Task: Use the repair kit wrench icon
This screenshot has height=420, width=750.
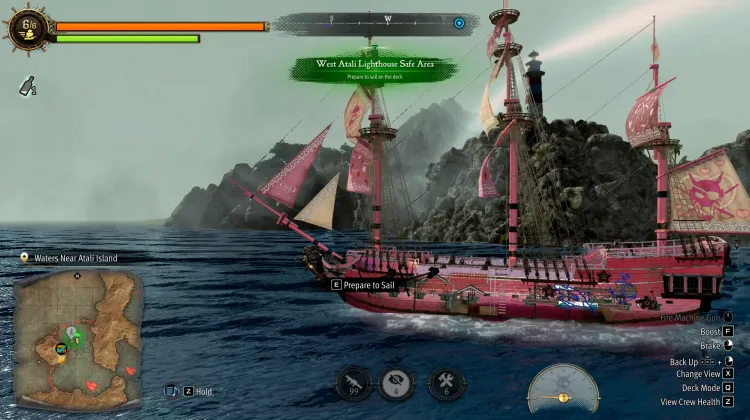Action: pyautogui.click(x=444, y=383)
